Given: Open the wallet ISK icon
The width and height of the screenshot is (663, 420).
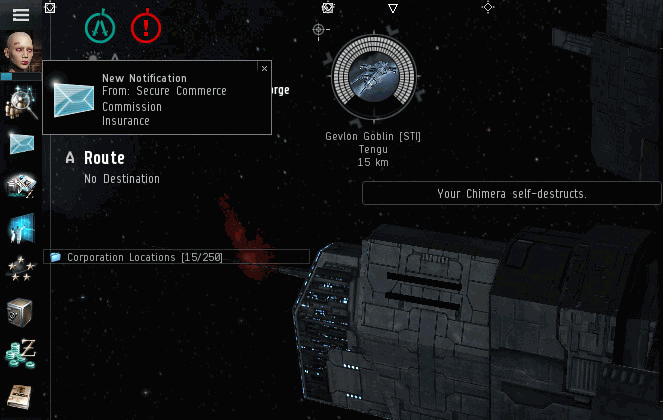Looking at the screenshot, I should 21,353.
